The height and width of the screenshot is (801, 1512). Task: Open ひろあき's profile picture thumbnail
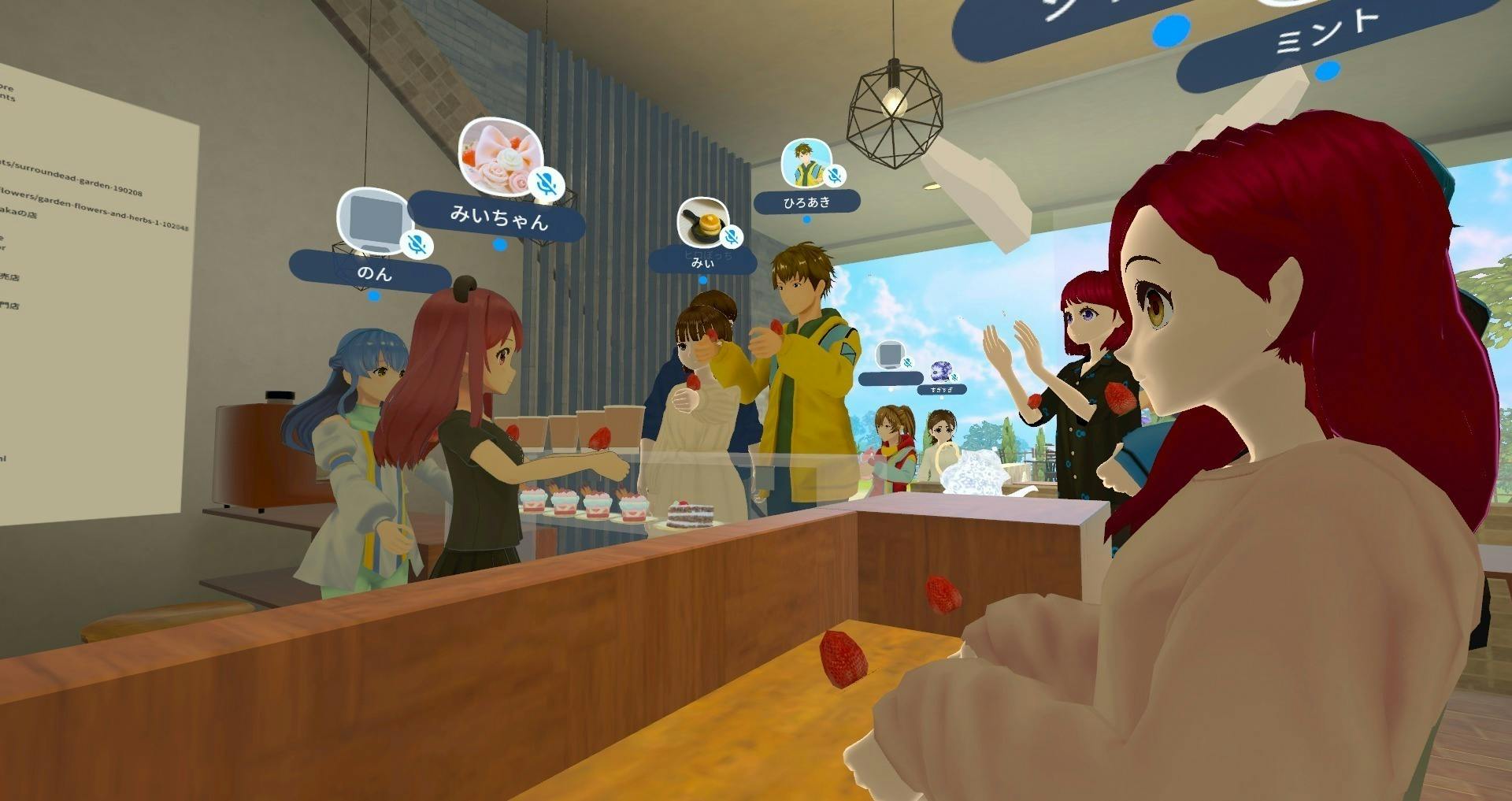[x=805, y=162]
